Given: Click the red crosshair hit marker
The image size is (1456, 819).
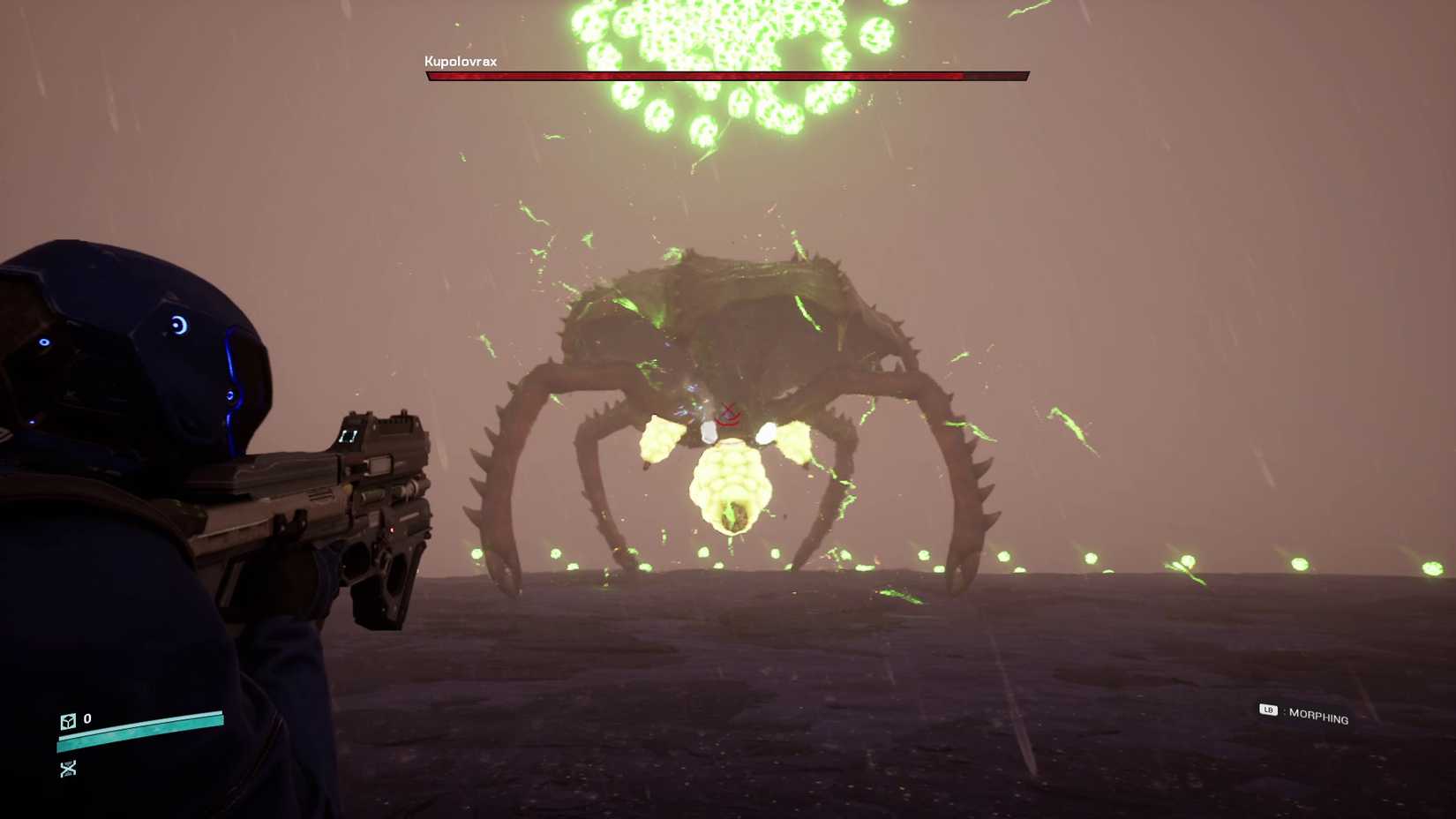Looking at the screenshot, I should [x=729, y=412].
